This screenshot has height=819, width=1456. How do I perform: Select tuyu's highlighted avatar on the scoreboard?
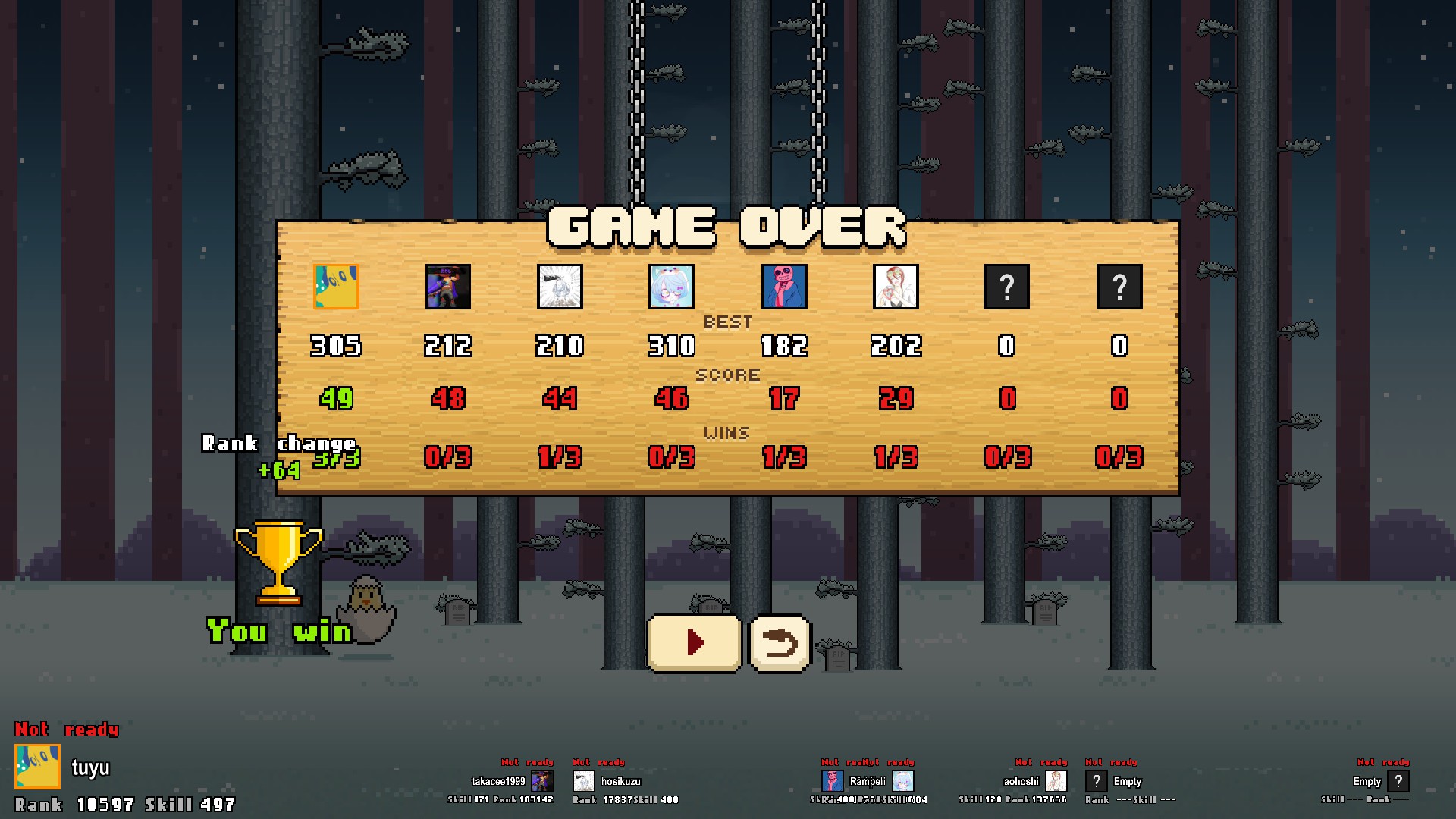tap(337, 287)
